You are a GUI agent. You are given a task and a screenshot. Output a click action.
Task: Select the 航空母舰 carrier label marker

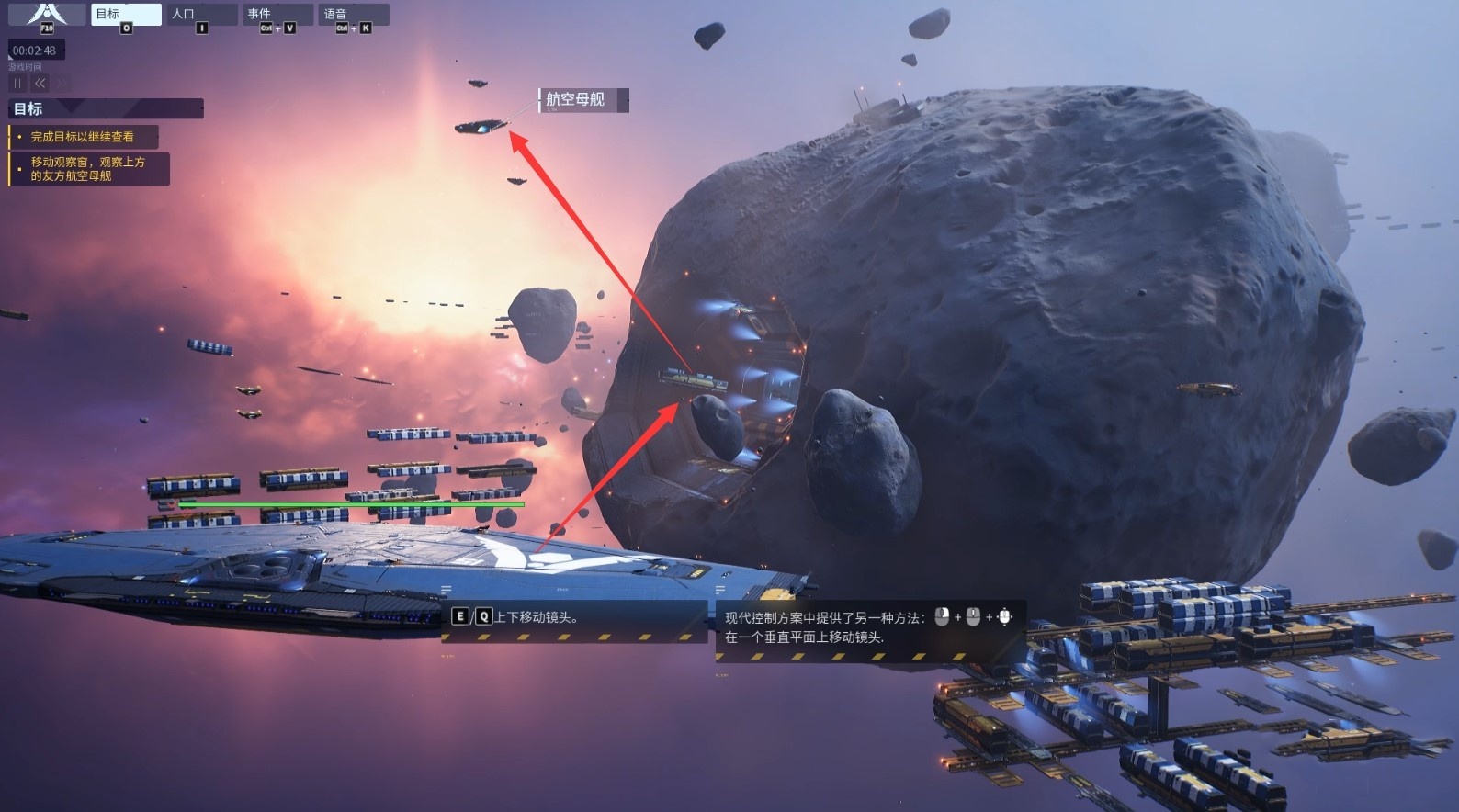(x=583, y=100)
